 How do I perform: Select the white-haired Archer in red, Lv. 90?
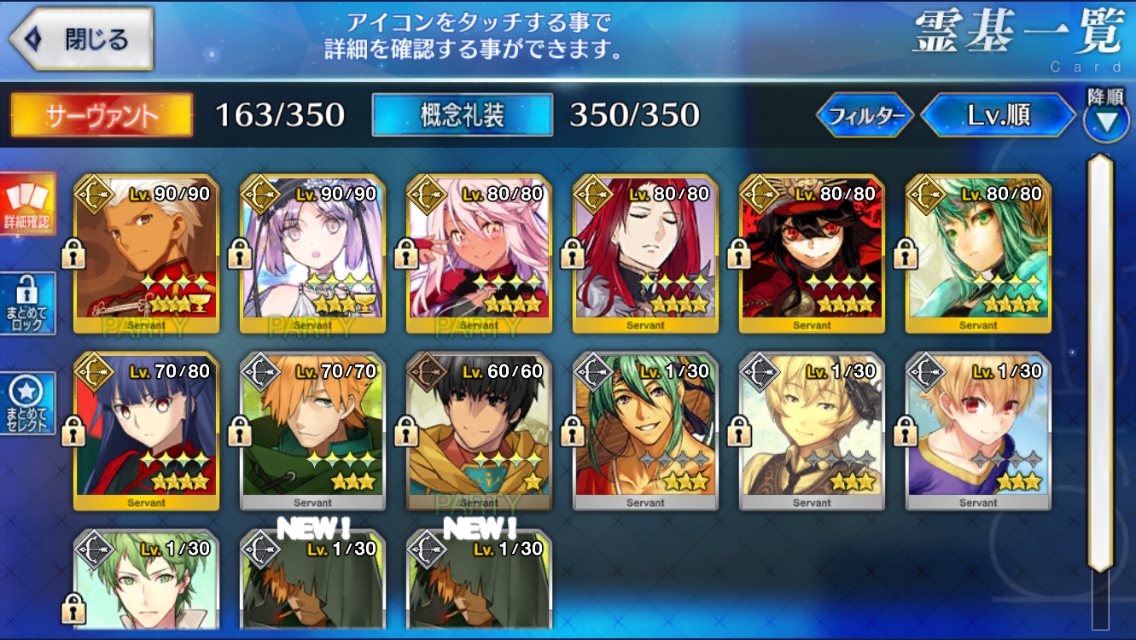coord(146,255)
